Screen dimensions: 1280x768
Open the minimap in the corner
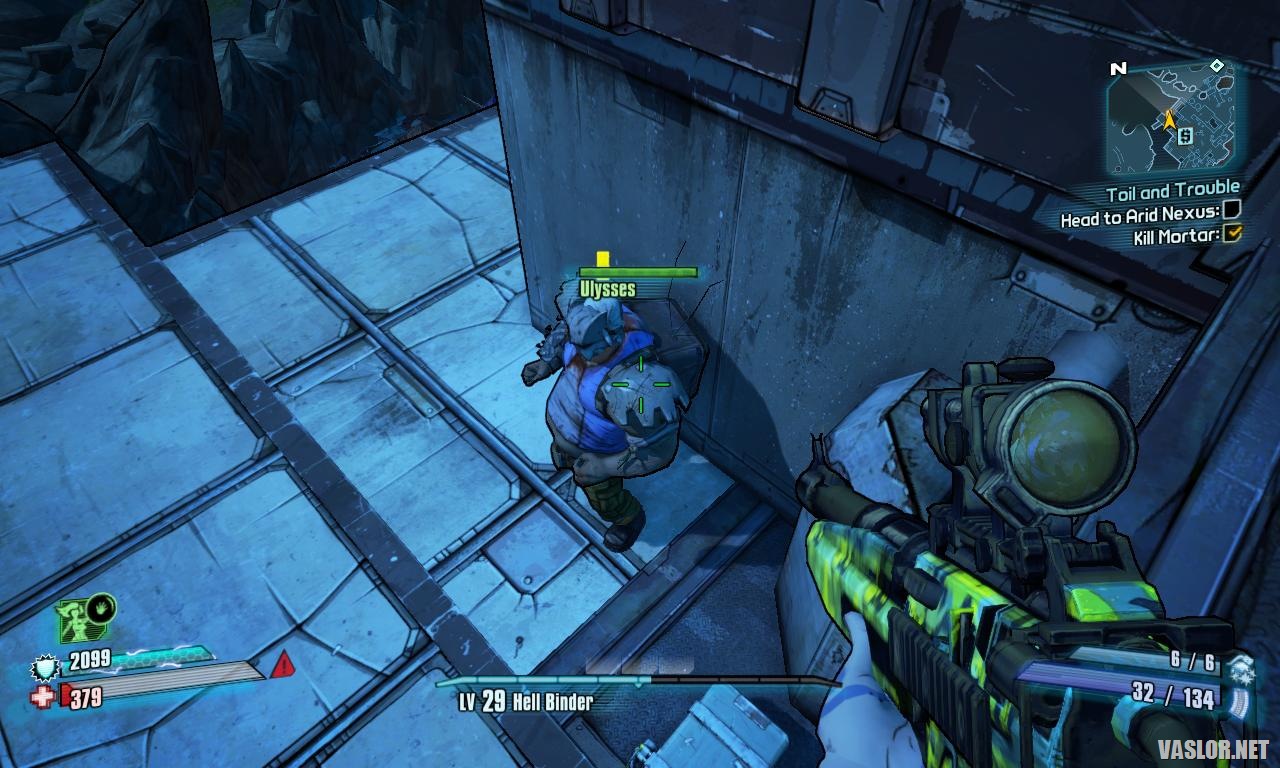(x=1171, y=119)
